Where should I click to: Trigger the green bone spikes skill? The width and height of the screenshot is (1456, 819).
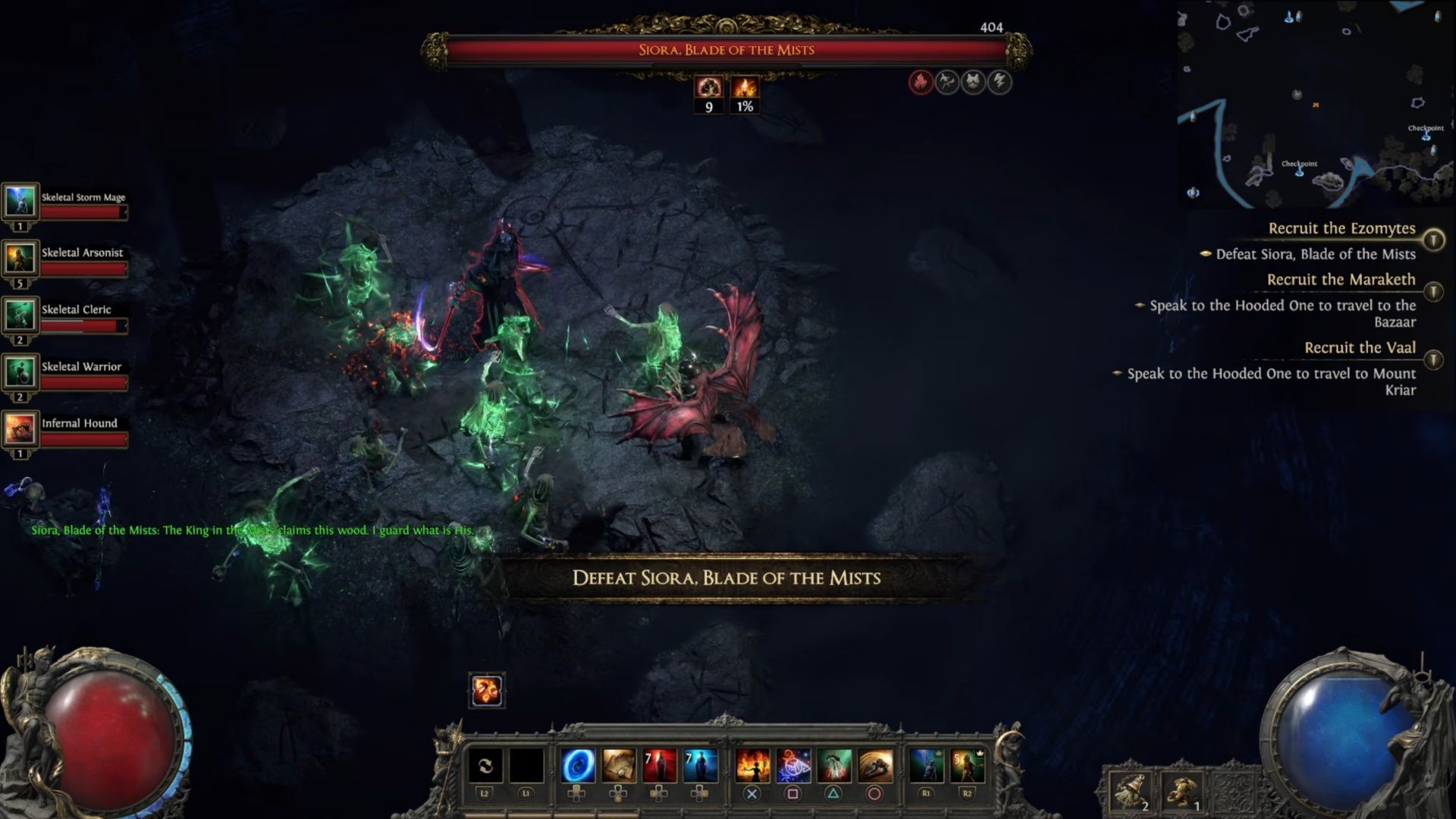click(x=834, y=766)
